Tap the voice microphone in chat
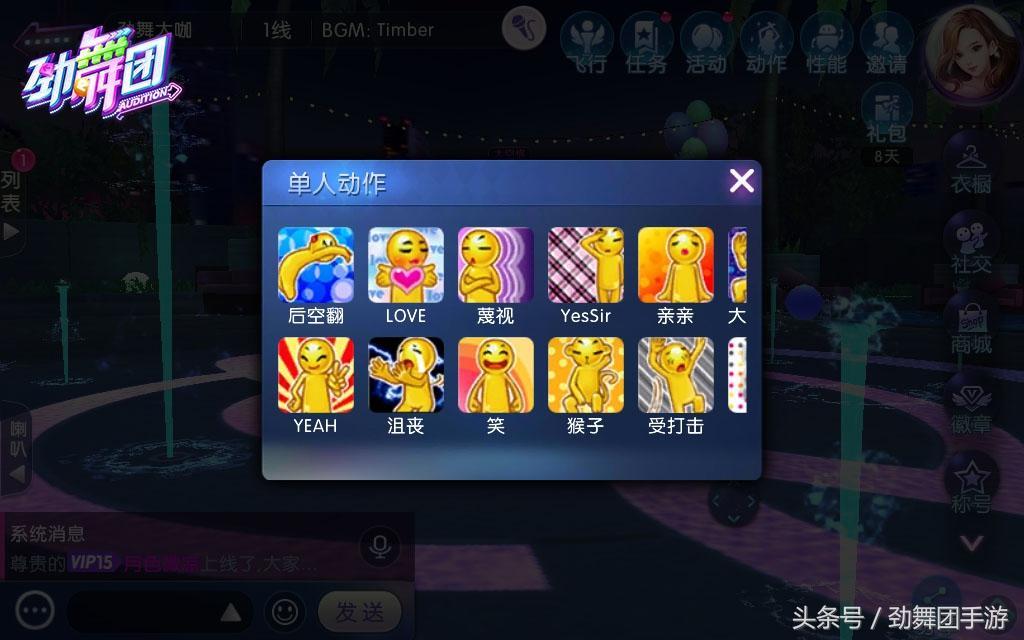Screen dimensions: 1024x640 (379, 547)
